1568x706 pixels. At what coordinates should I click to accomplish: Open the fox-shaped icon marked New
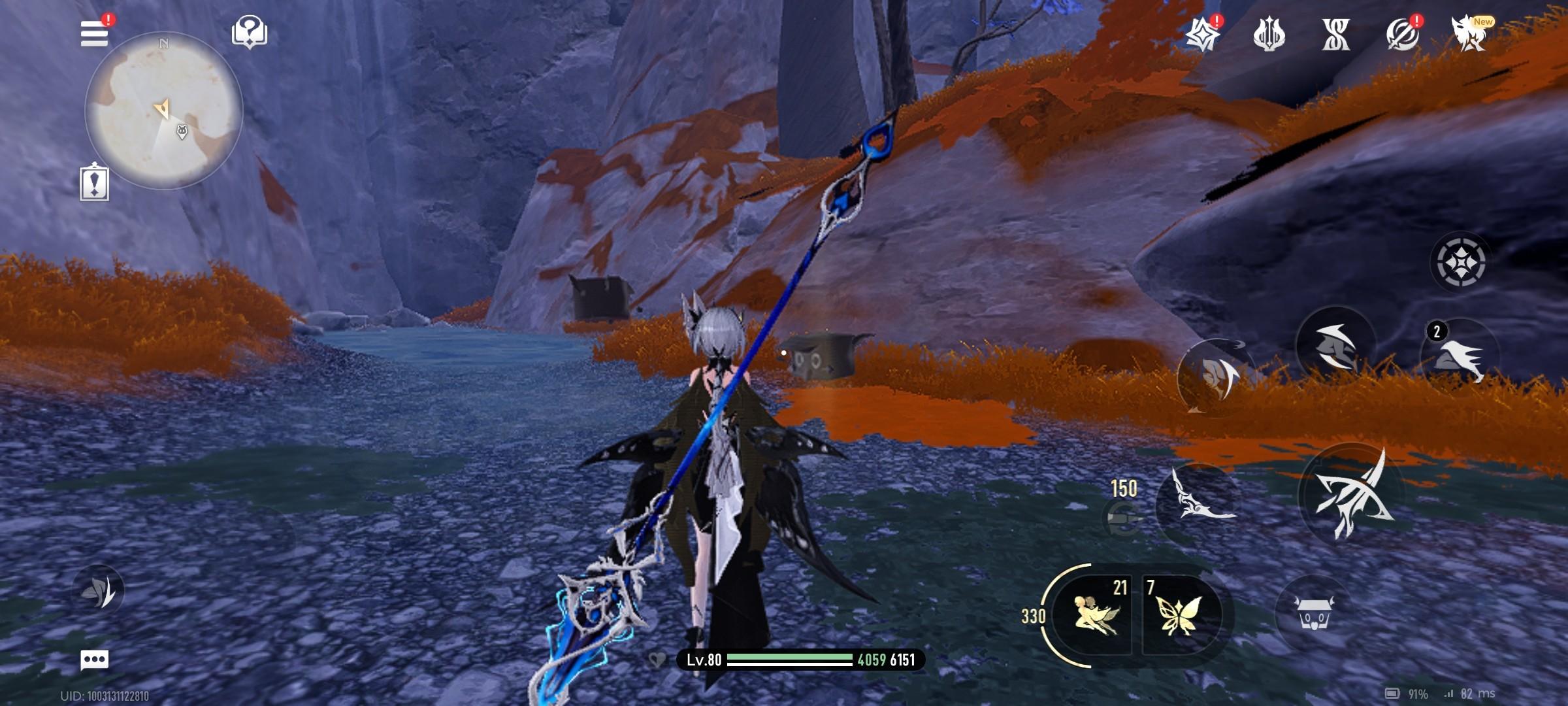1468,33
